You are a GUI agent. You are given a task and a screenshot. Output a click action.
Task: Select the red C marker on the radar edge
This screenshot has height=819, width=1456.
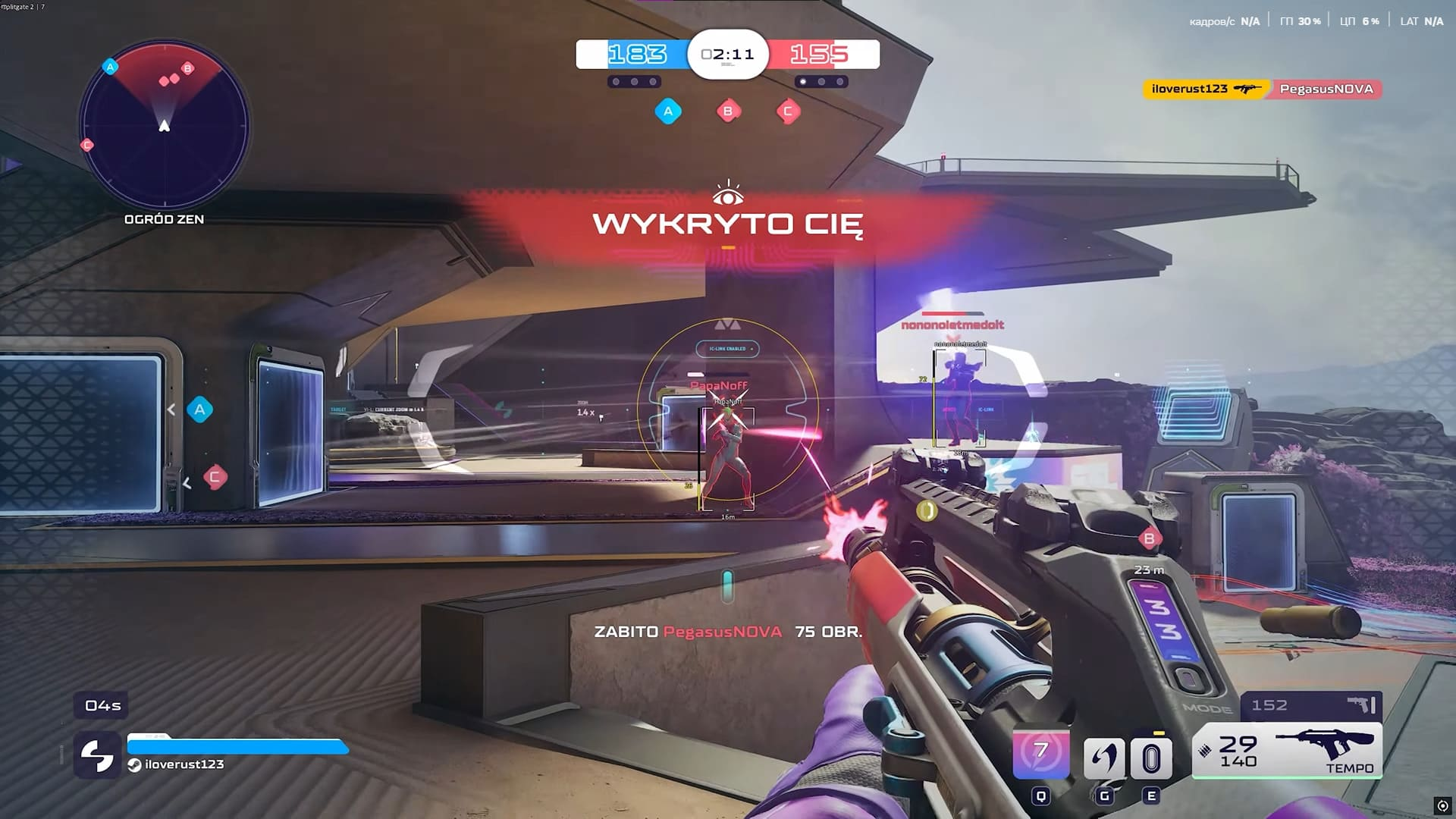(x=87, y=145)
